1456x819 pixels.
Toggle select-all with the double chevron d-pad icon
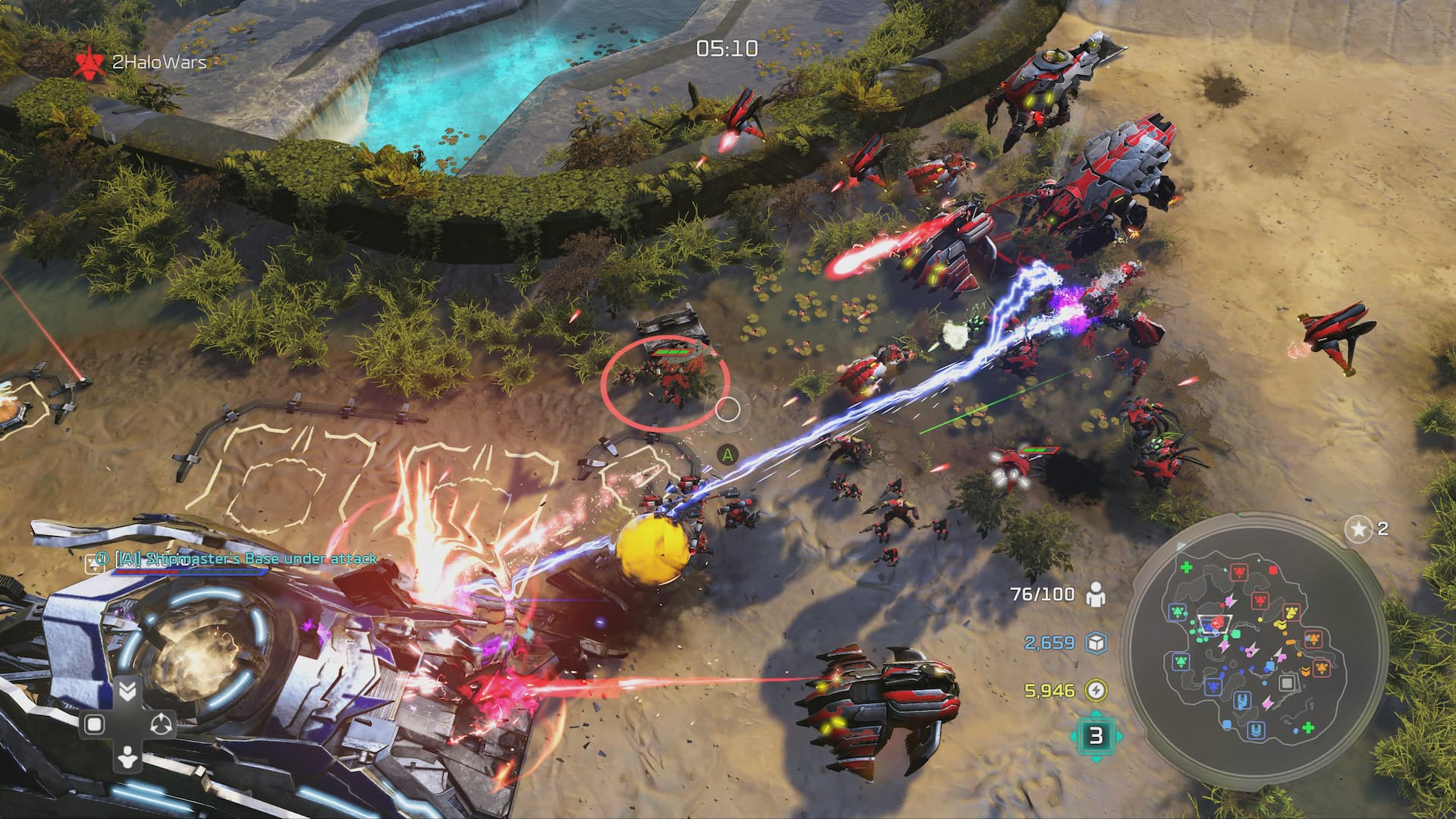pos(128,691)
